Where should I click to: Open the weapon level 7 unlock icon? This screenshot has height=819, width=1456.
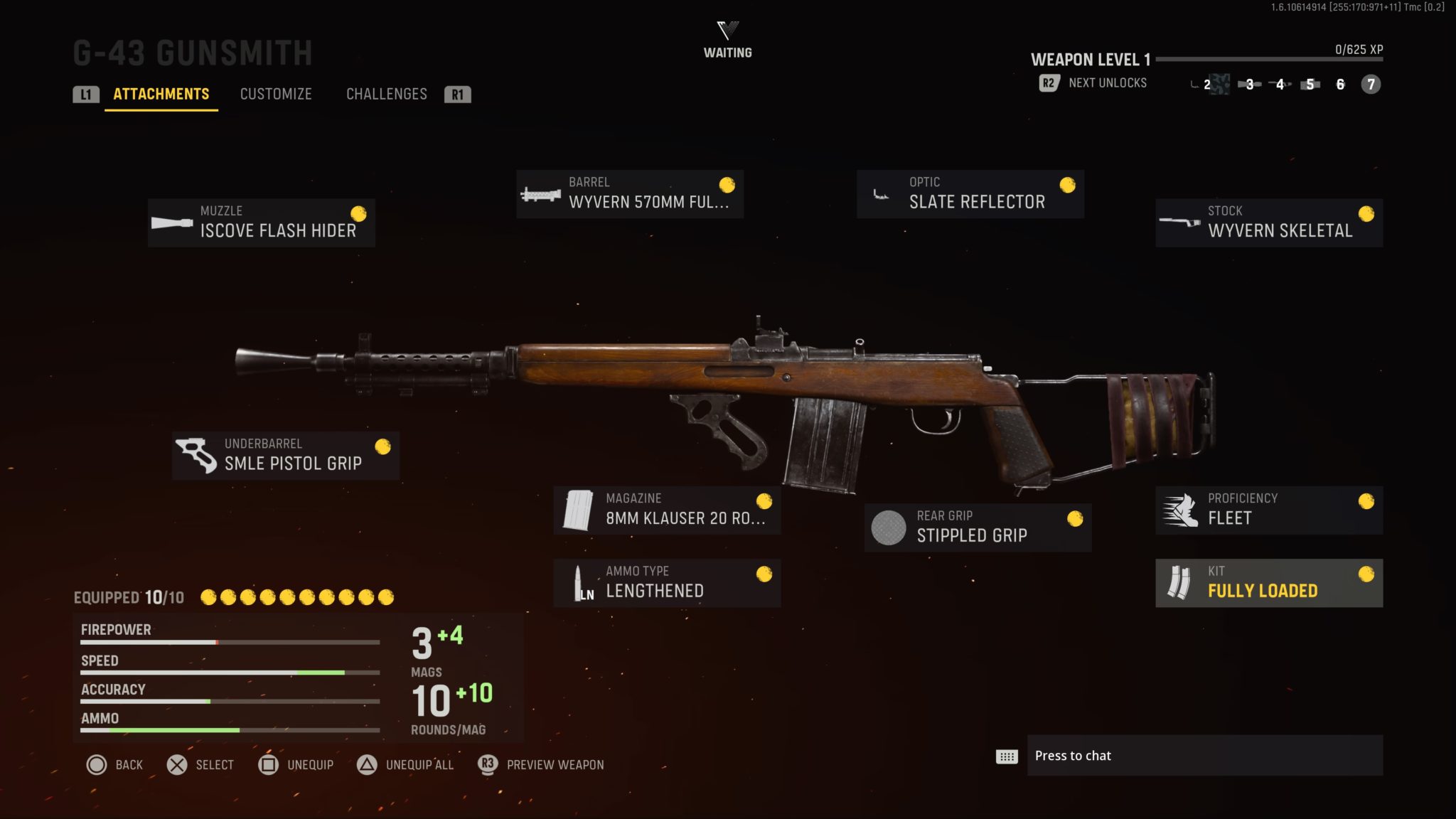point(1369,85)
